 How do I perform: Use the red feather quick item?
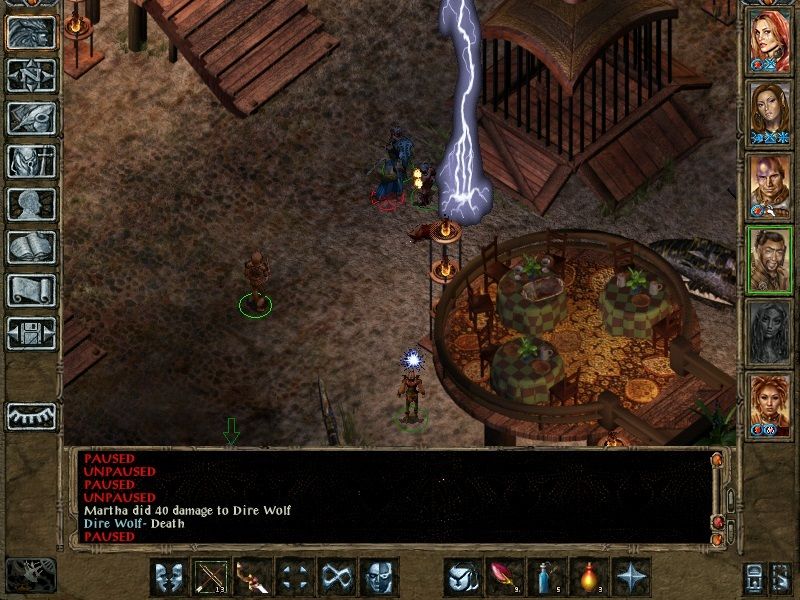[x=505, y=577]
